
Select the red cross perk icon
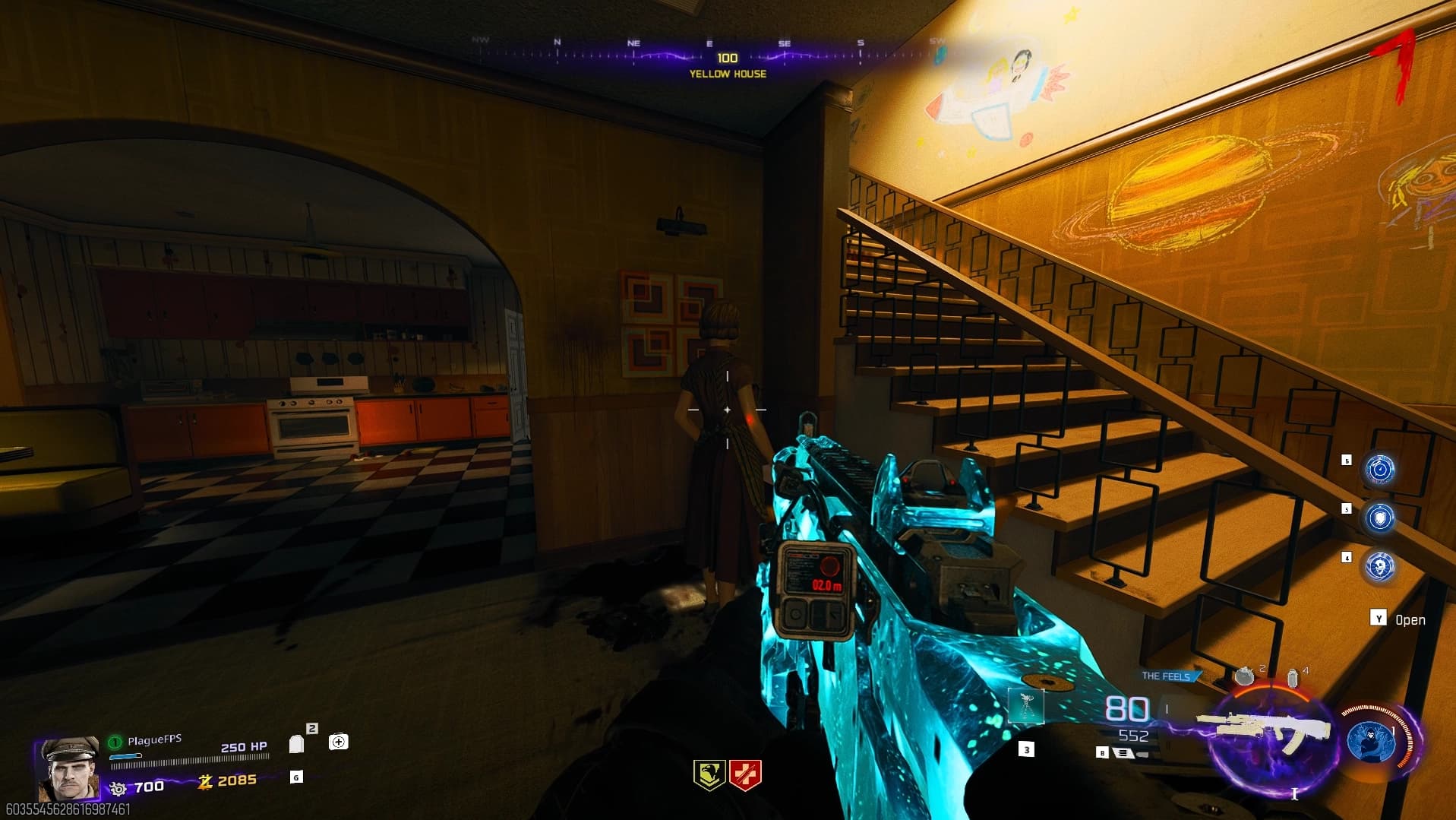click(x=745, y=775)
